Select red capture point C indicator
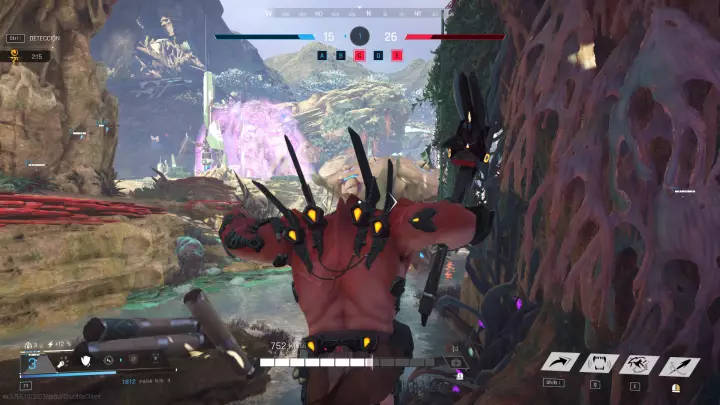 coord(360,55)
